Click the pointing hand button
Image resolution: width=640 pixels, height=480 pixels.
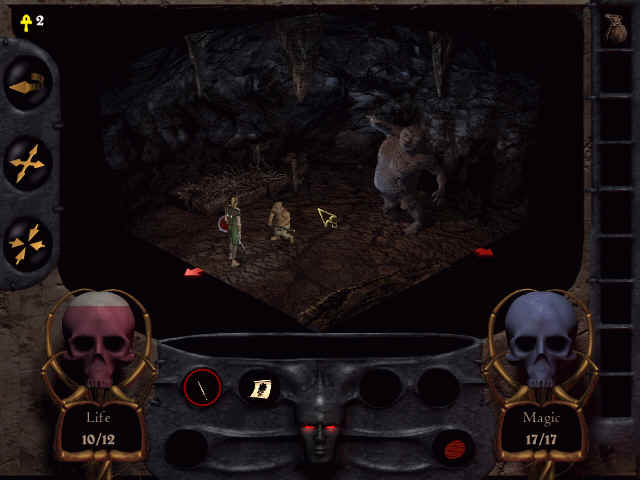coord(27,86)
